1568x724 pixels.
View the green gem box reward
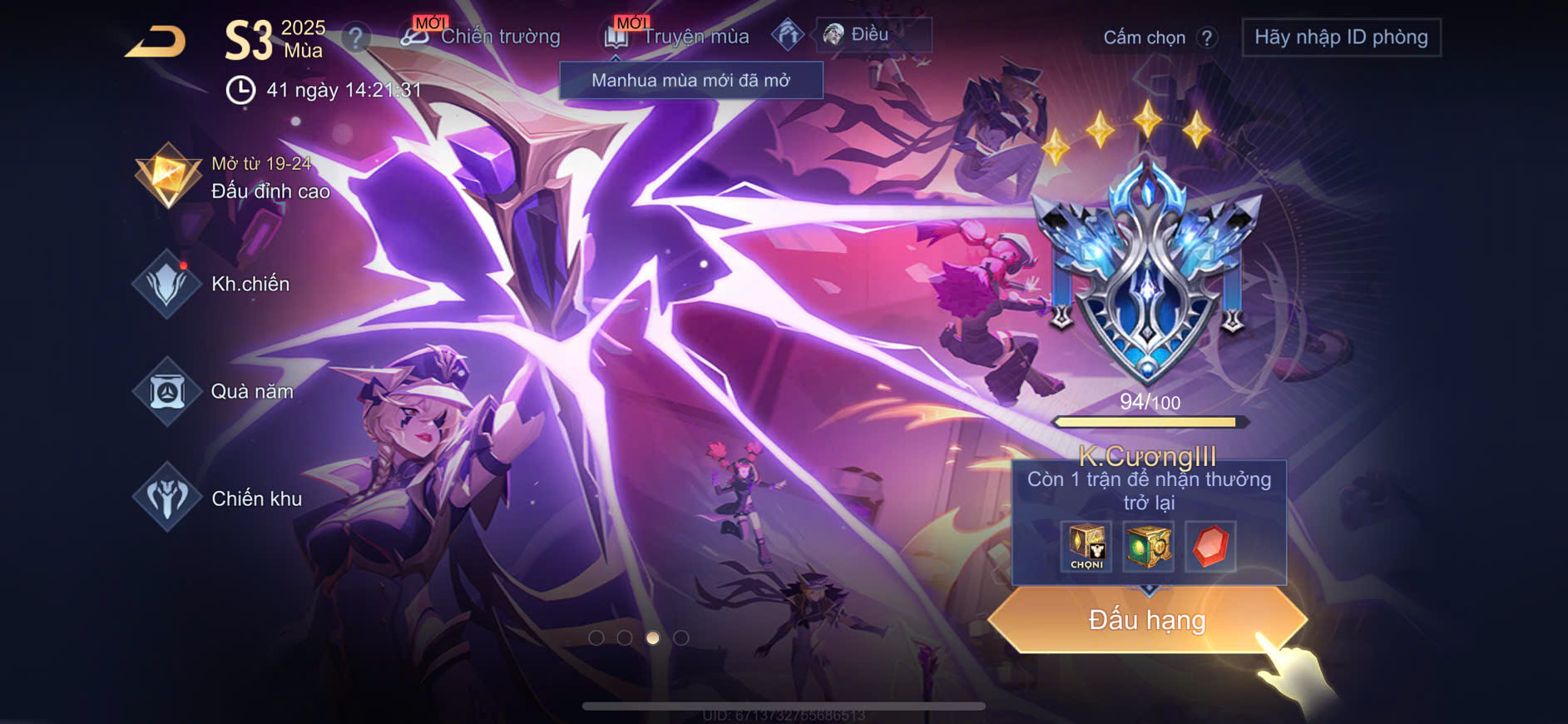(1148, 547)
